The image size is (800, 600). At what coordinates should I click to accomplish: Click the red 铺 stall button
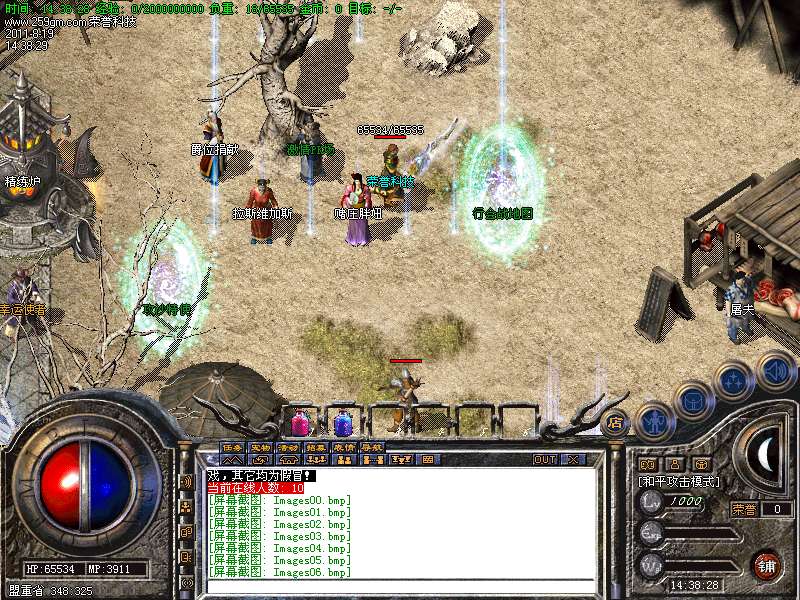click(767, 563)
